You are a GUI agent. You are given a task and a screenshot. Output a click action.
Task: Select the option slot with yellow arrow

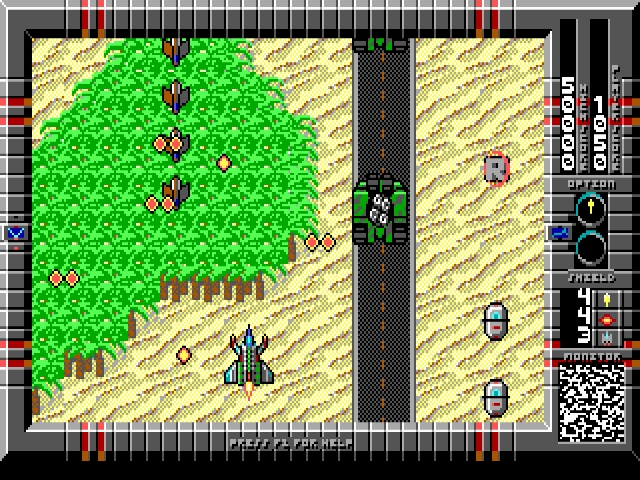tap(591, 210)
